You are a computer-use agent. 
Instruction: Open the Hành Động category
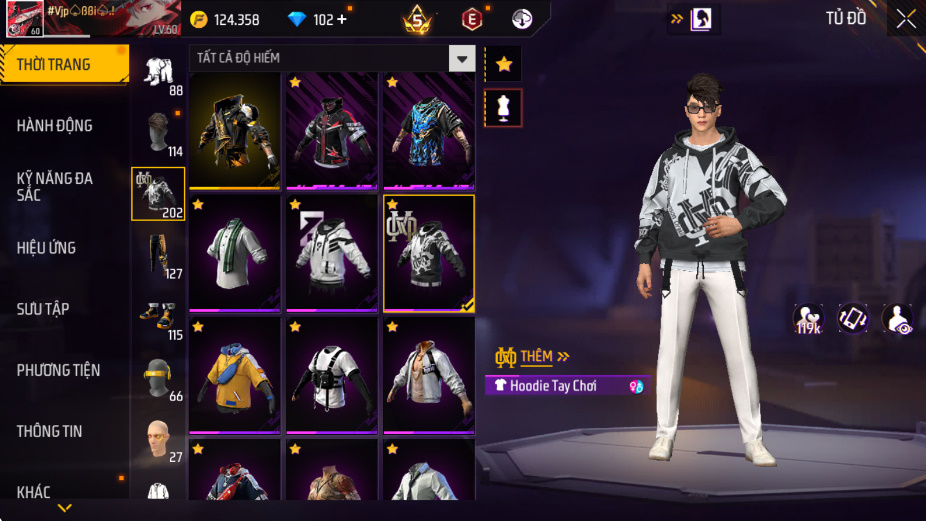pos(55,126)
